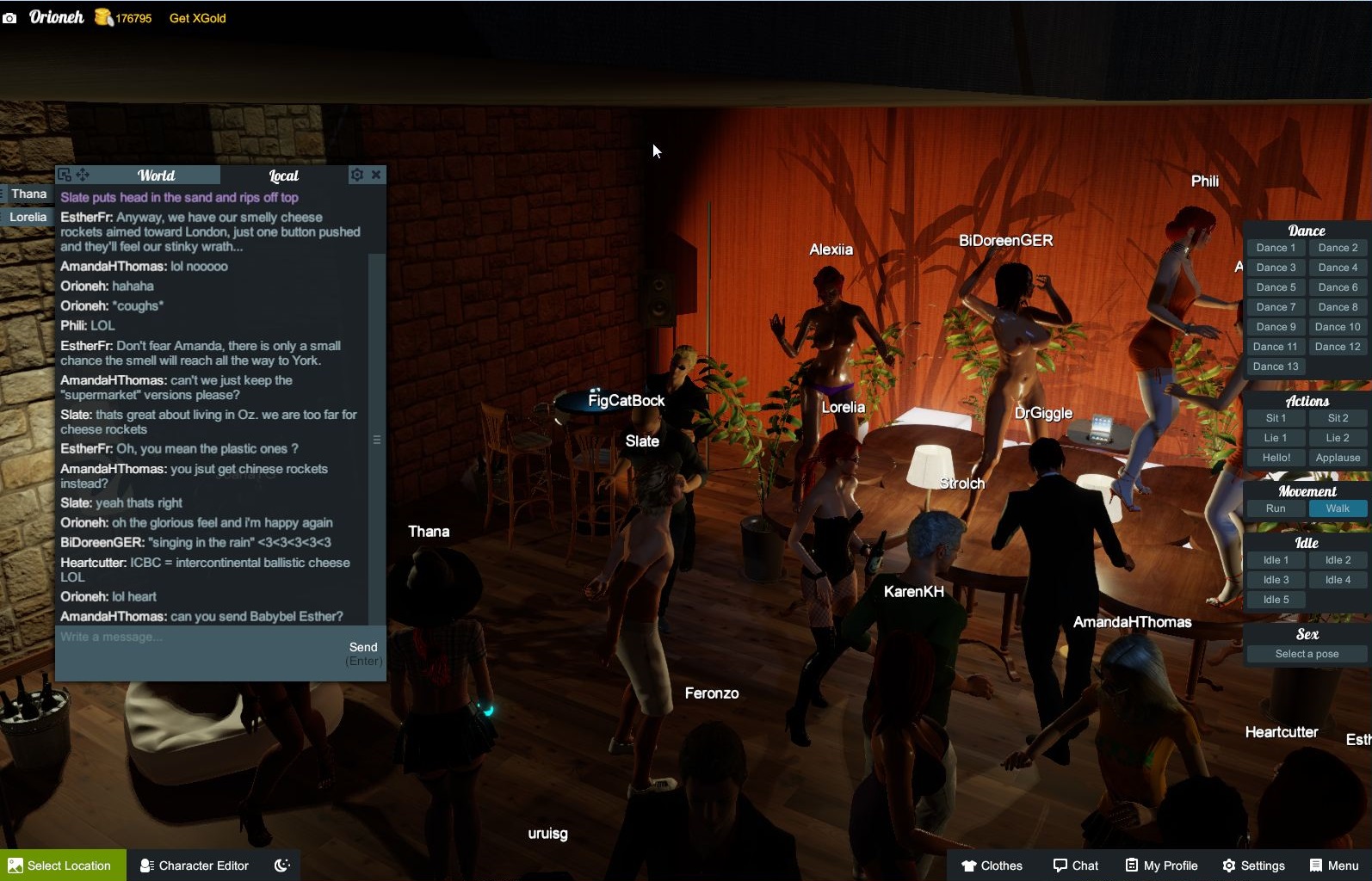Screen dimensions: 1372x881
Task: Switch to the Local chat tab
Action: pyautogui.click(x=283, y=176)
